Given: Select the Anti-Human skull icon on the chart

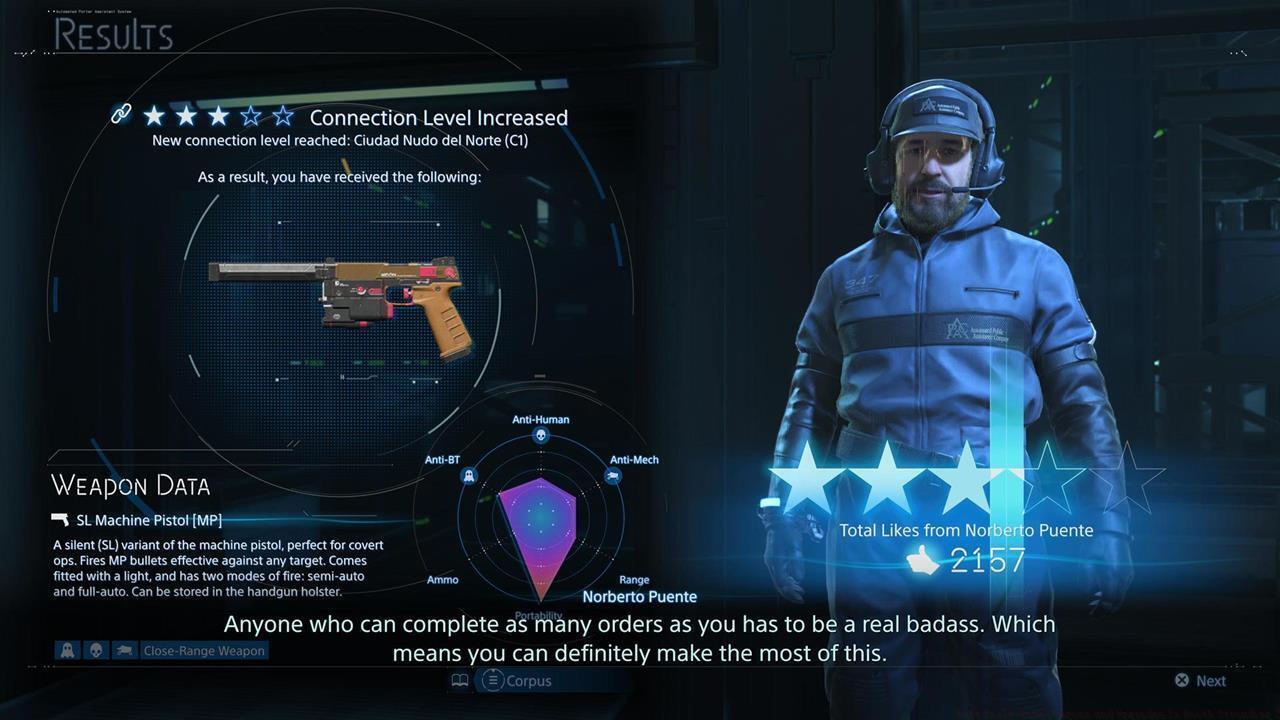Looking at the screenshot, I should click(540, 434).
